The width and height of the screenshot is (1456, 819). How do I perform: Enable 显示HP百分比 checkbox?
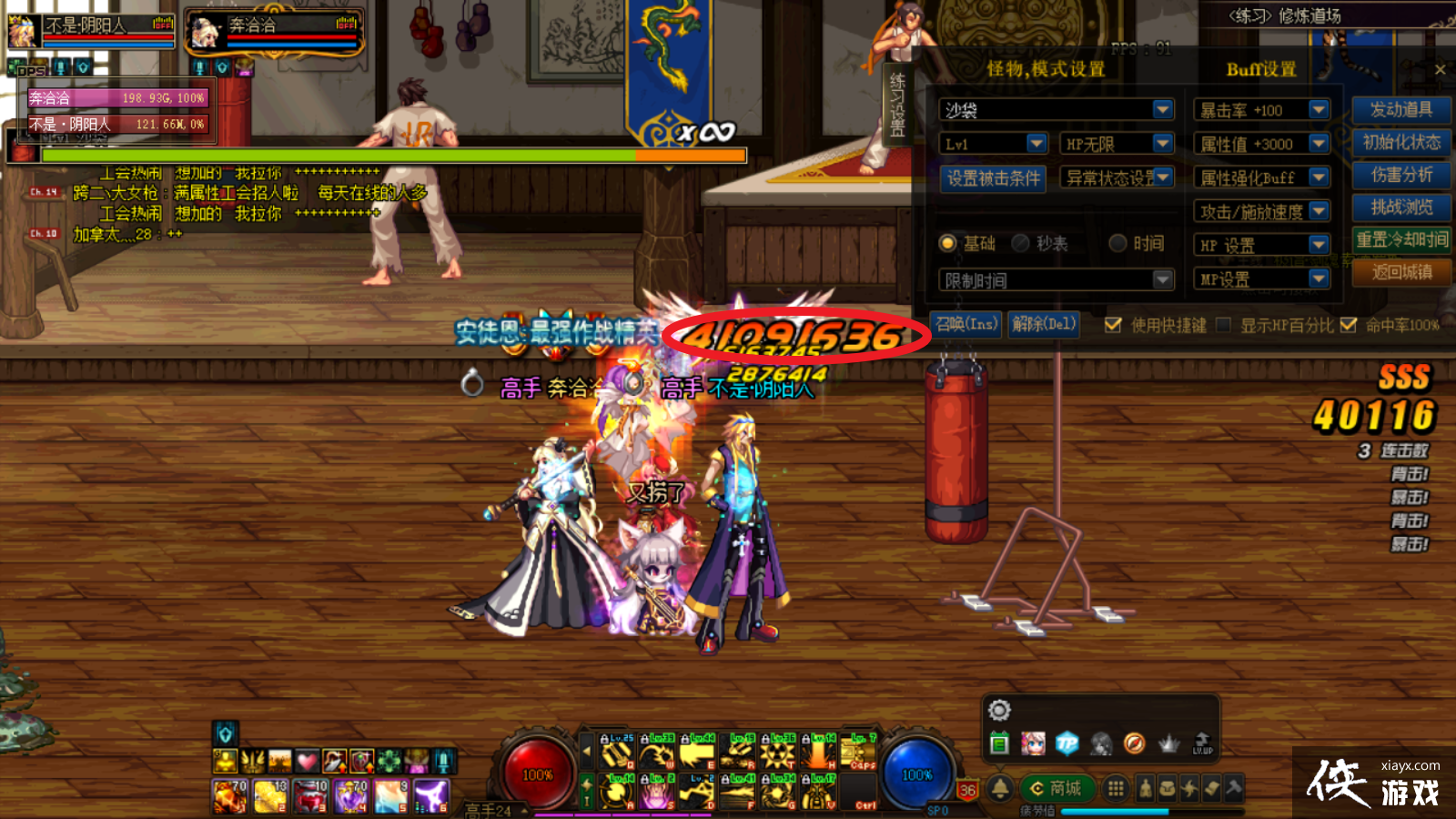[x=1222, y=324]
